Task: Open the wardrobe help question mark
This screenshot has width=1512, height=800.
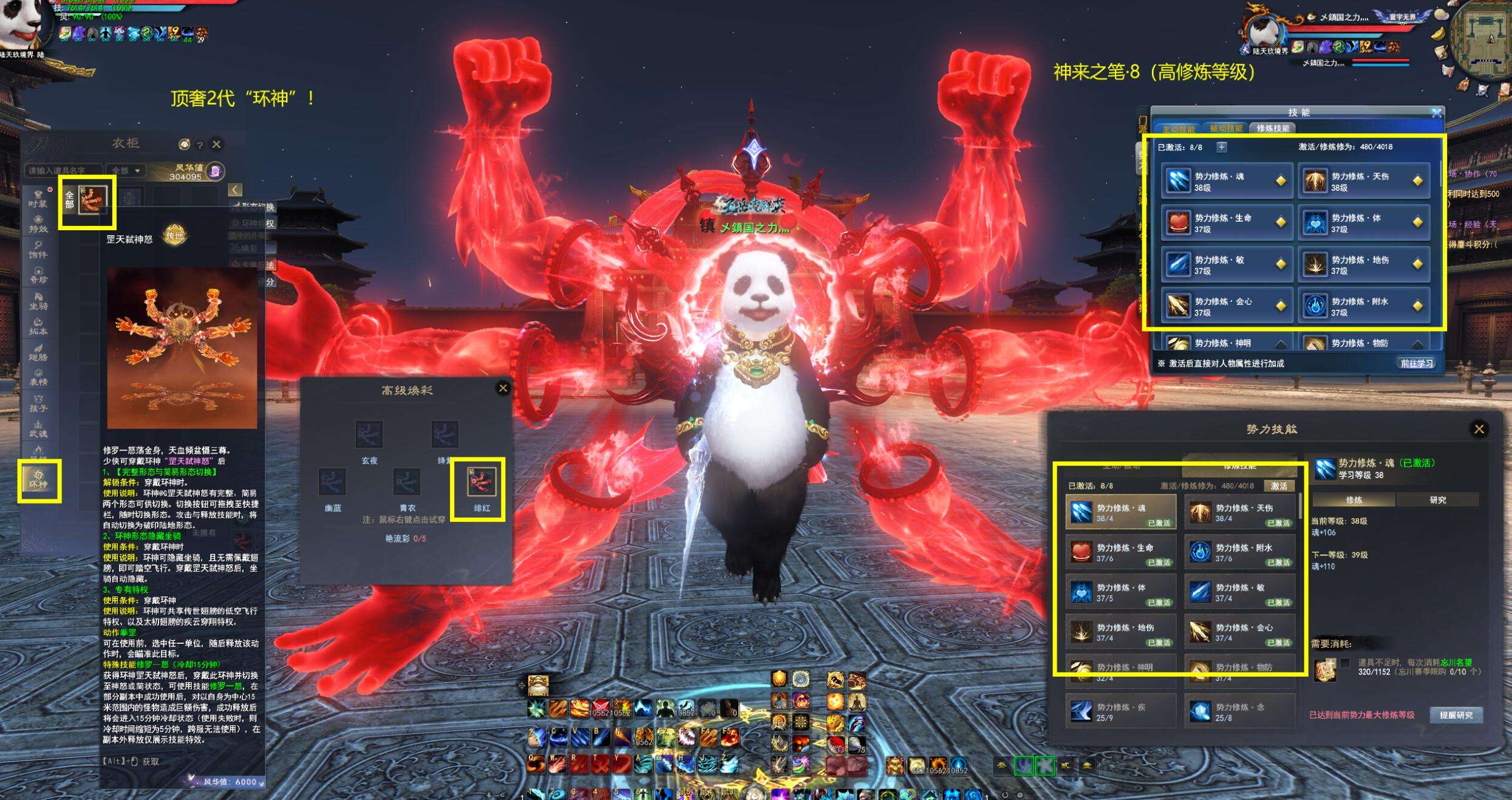Action: click(x=200, y=145)
